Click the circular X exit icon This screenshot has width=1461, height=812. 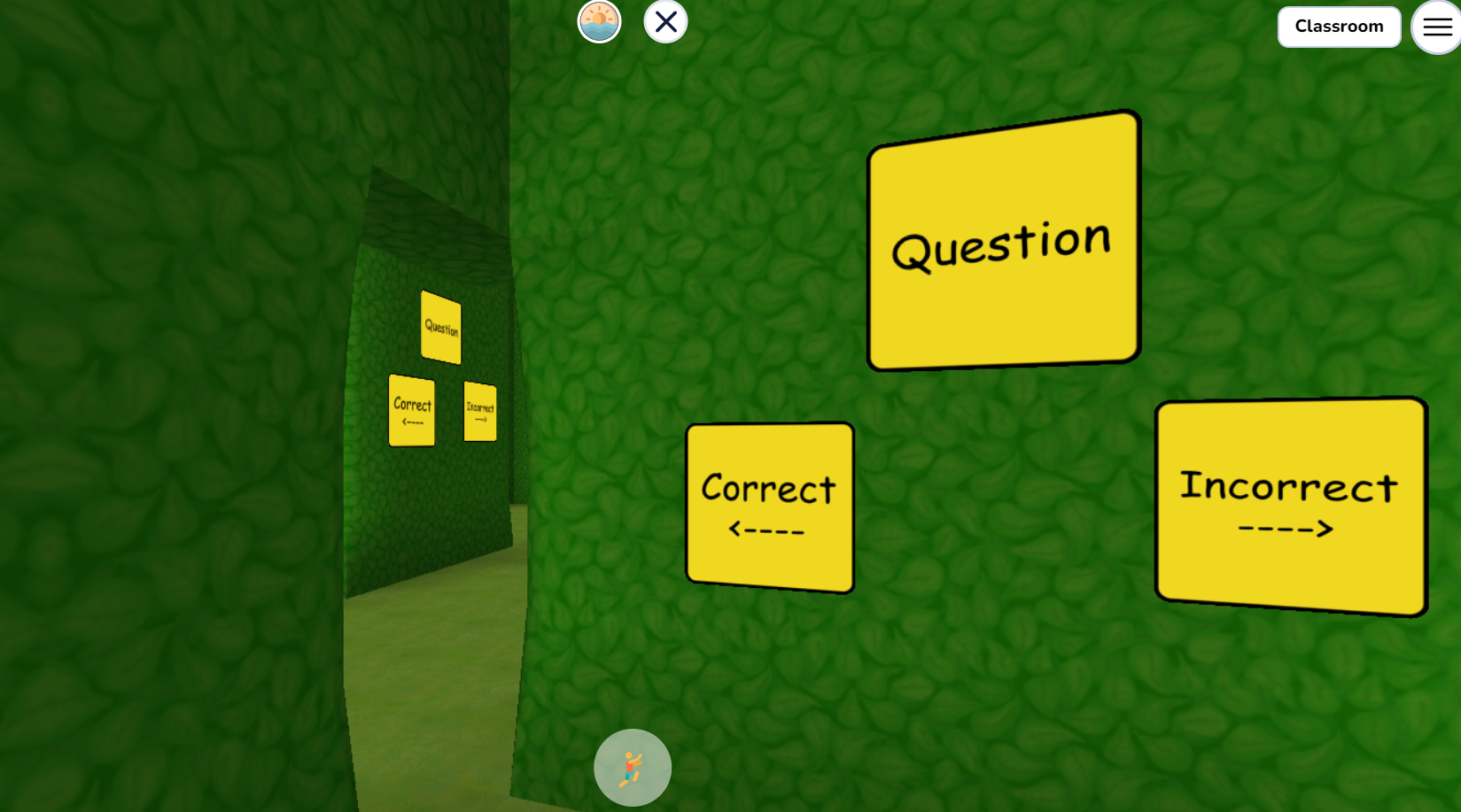(x=664, y=21)
